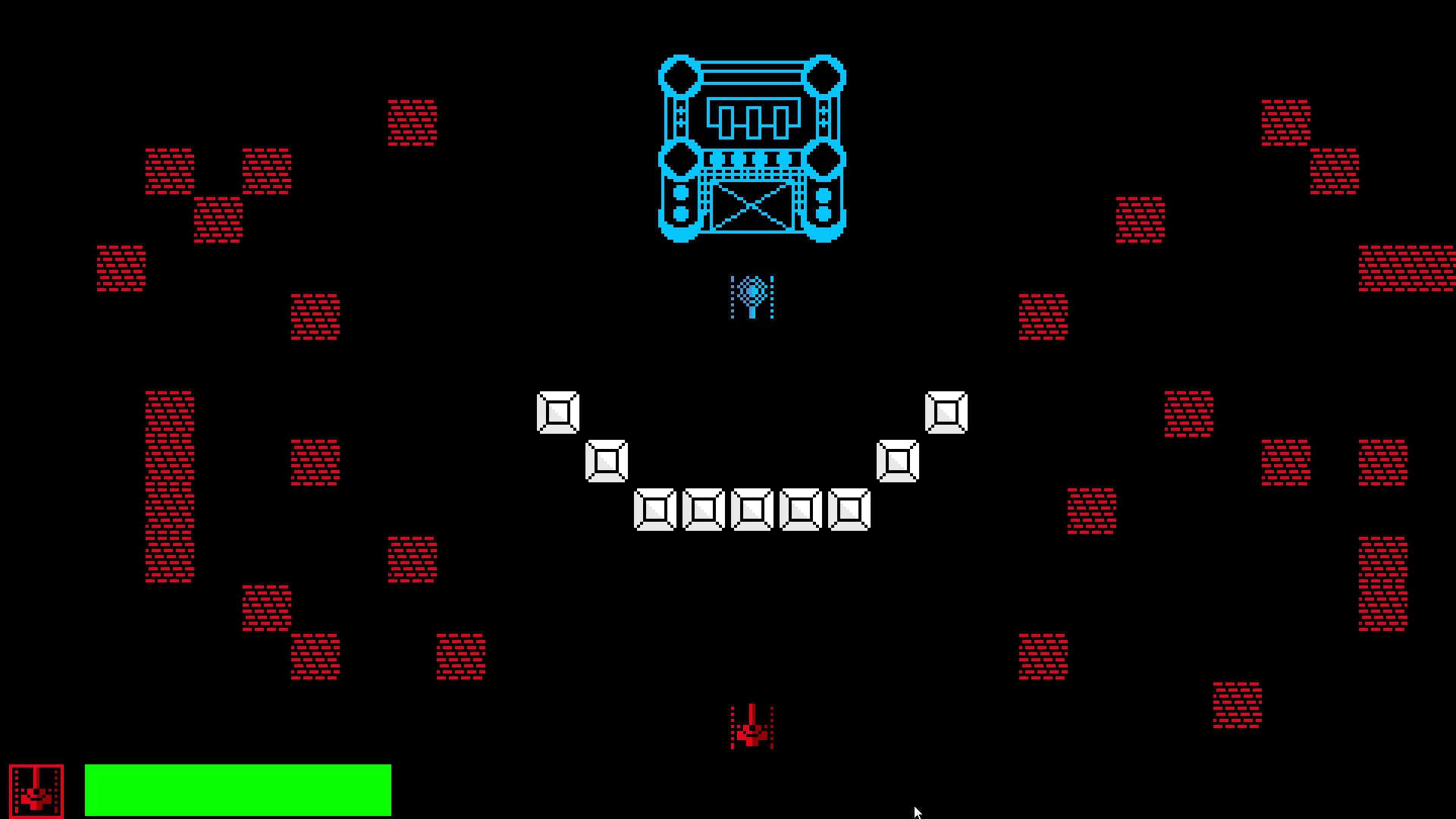This screenshot has width=1456, height=819.
Task: Click the blue energy projectile below the boss
Action: click(x=752, y=296)
